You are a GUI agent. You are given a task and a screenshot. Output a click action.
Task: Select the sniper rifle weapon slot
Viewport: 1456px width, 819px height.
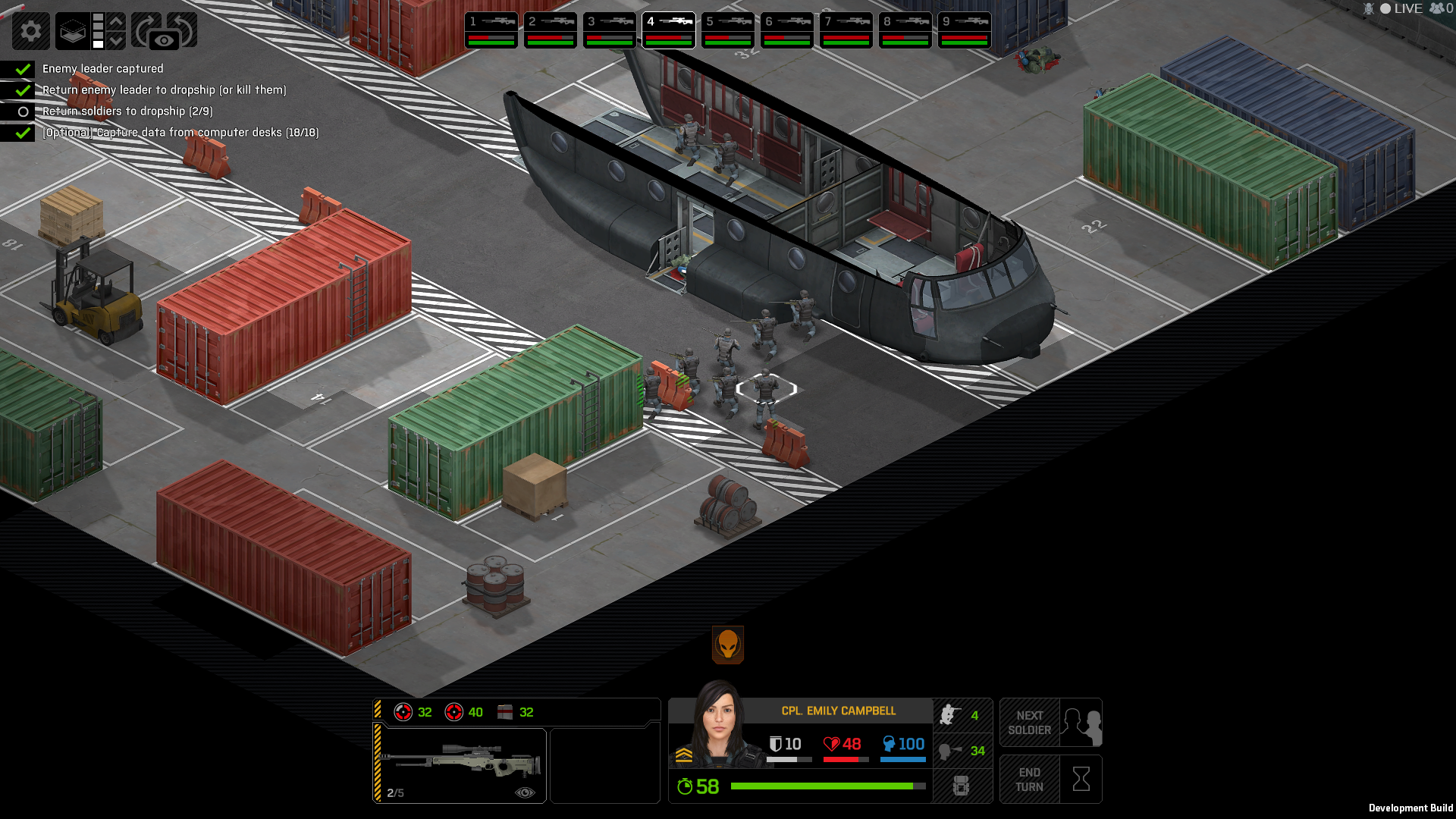460,764
